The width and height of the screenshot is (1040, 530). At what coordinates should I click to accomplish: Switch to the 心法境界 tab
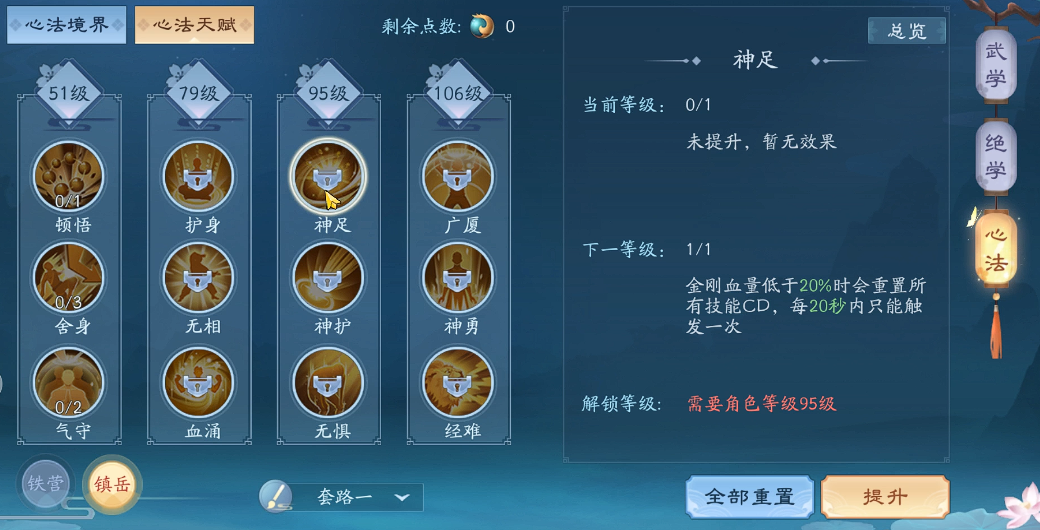coord(67,25)
